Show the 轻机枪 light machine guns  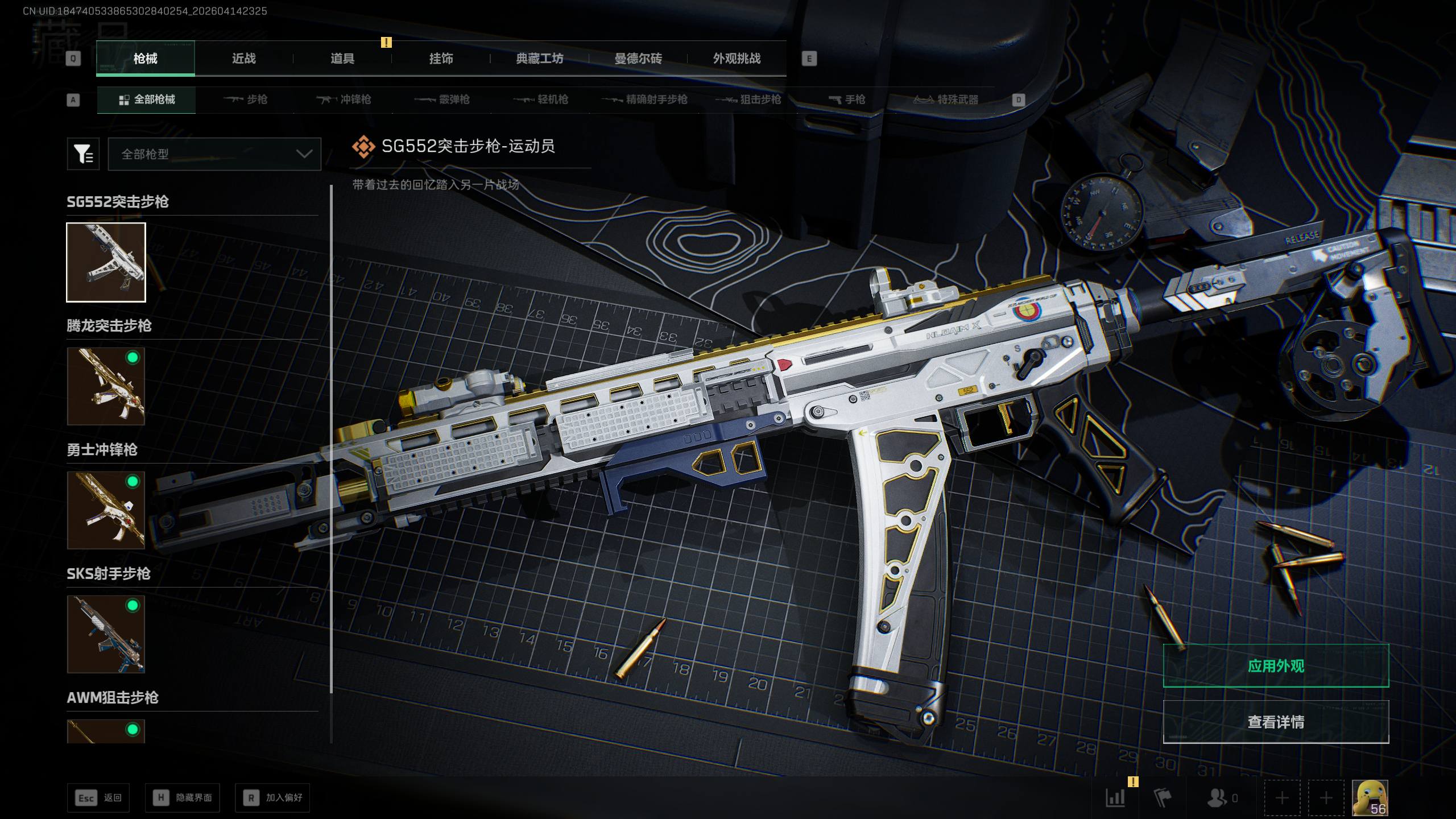pos(541,100)
